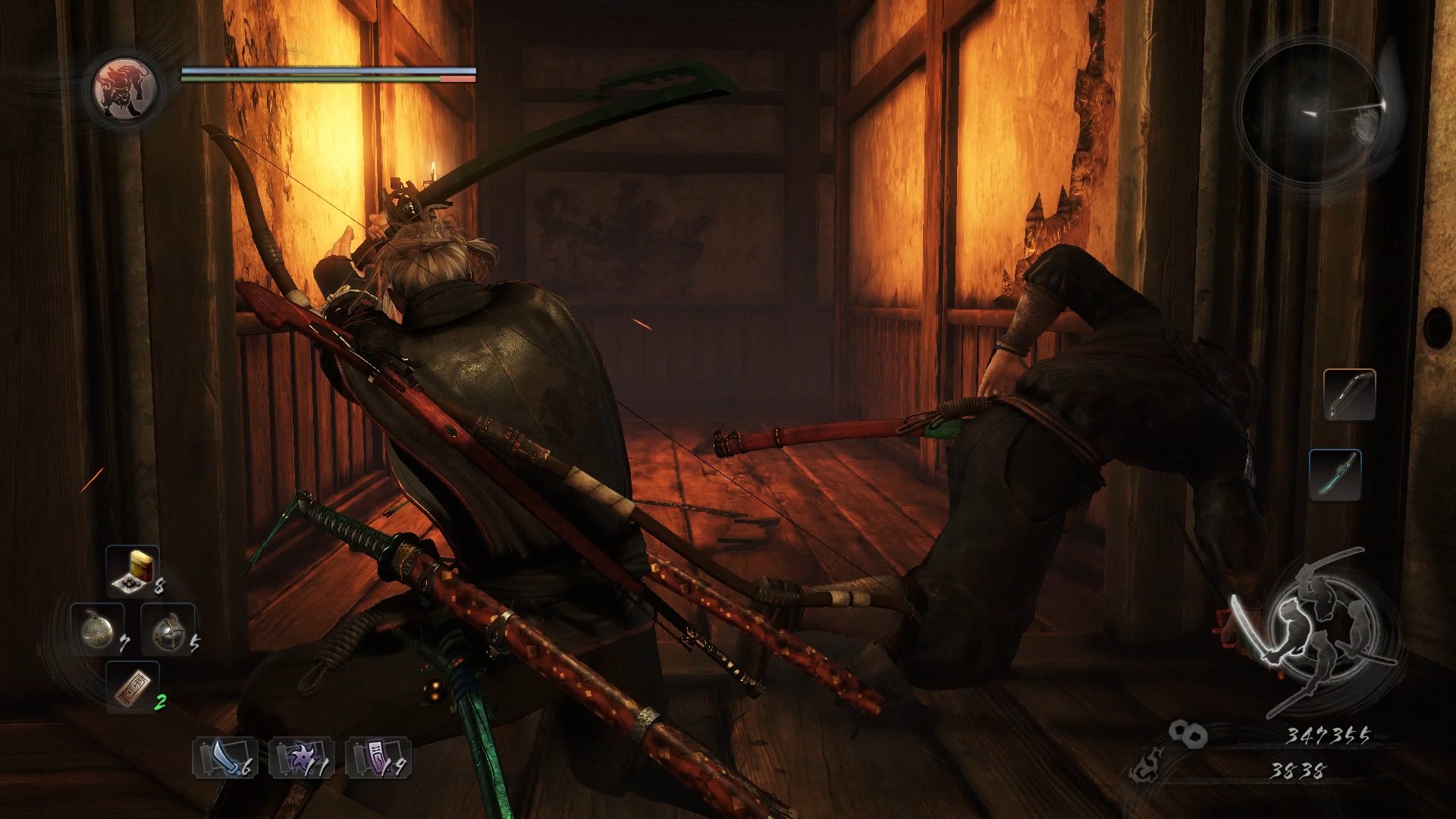Select the round bomb with count 7
1456x819 pixels.
[x=97, y=629]
